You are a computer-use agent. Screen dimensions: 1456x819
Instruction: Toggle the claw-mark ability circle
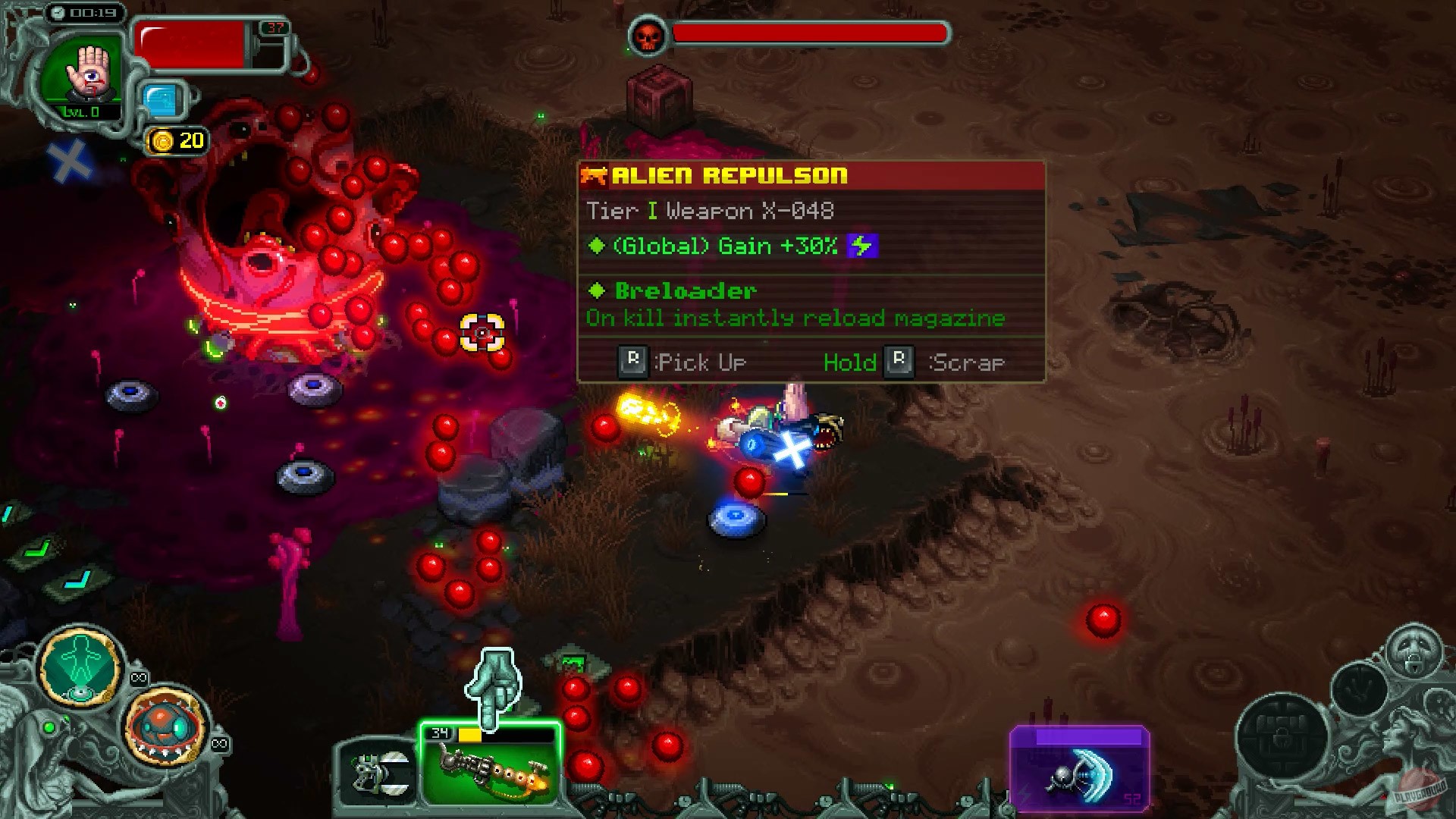(x=1359, y=690)
